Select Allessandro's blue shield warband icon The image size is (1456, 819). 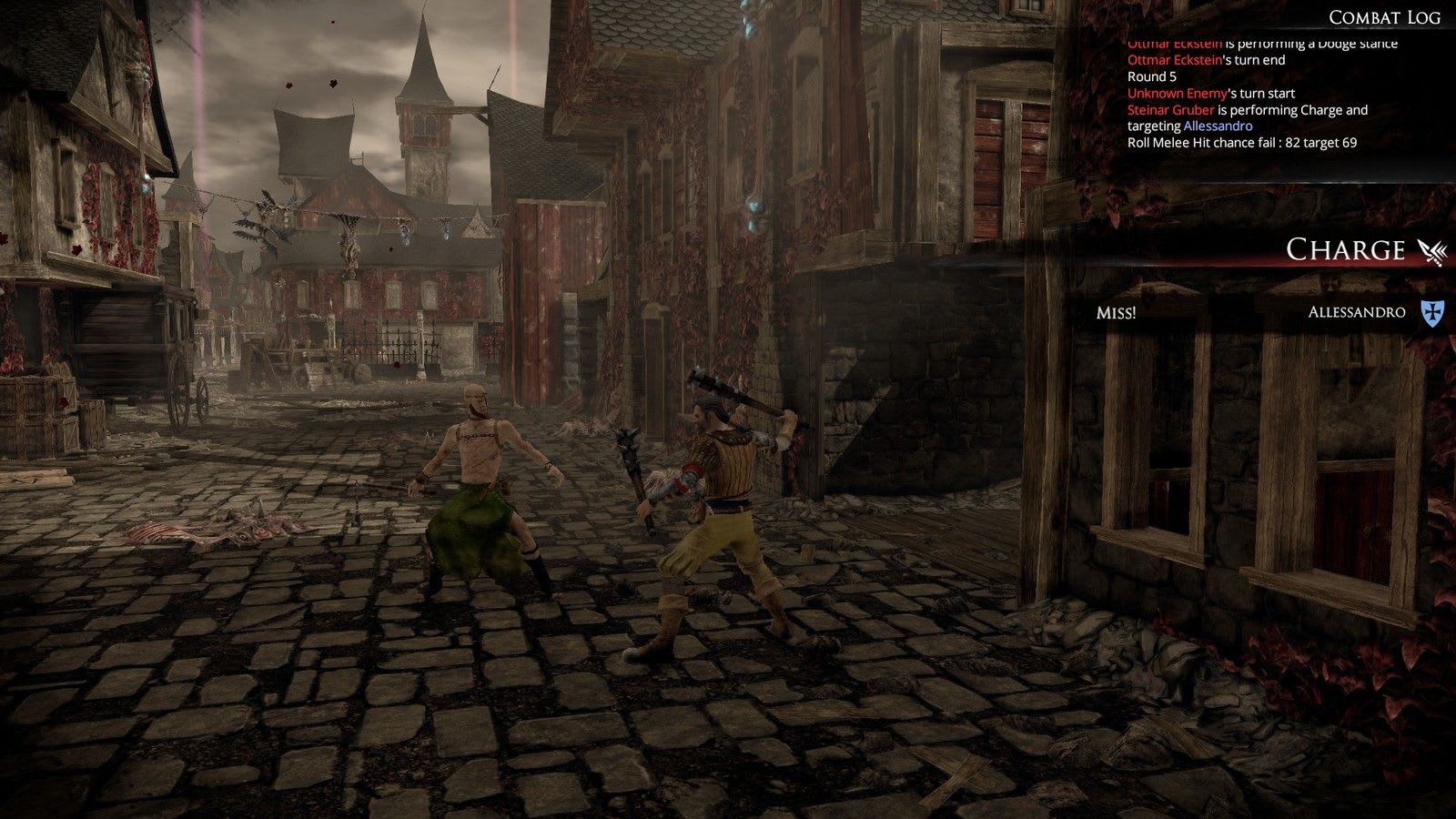pyautogui.click(x=1432, y=313)
